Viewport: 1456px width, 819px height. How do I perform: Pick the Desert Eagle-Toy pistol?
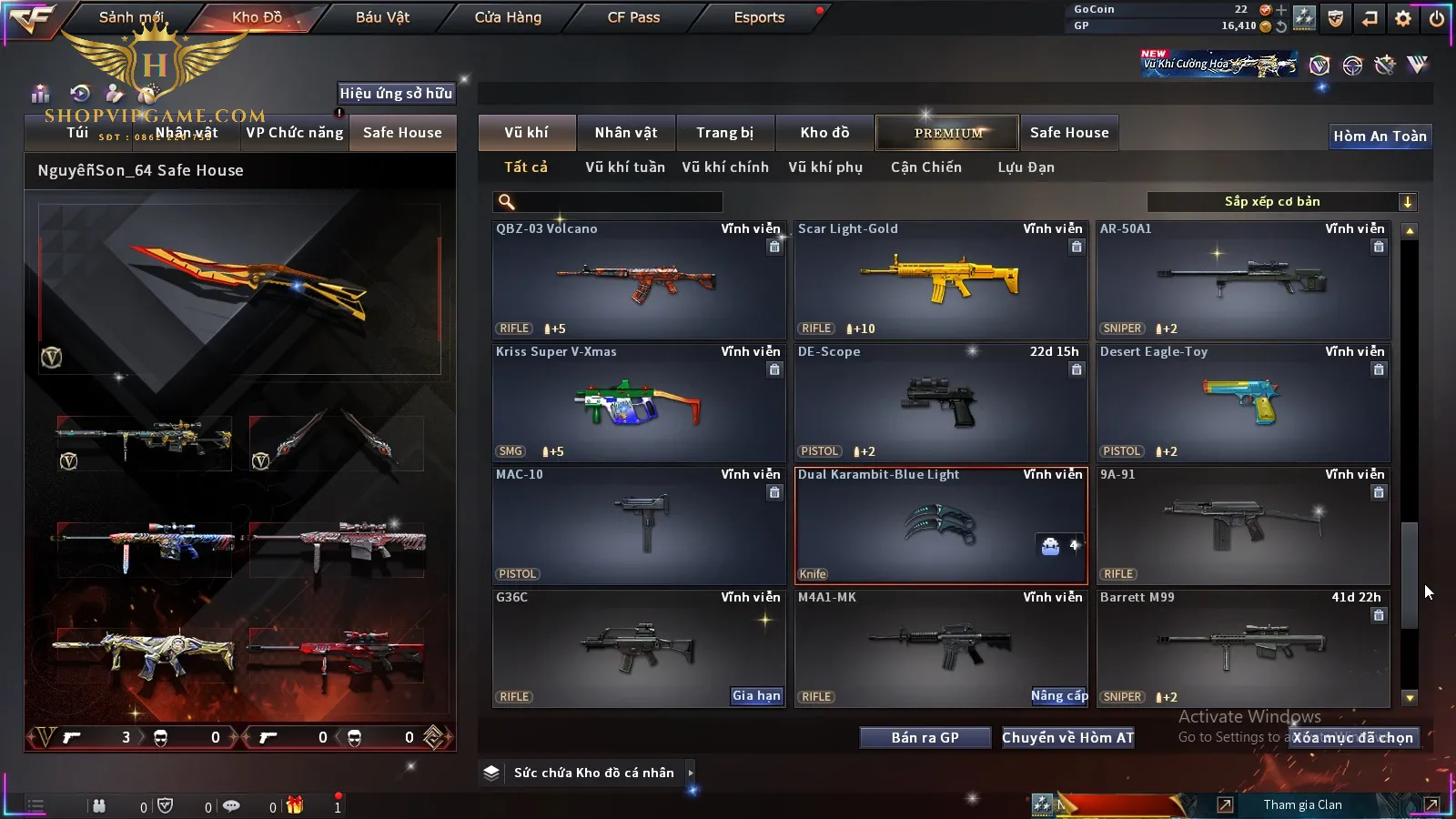1243,403
